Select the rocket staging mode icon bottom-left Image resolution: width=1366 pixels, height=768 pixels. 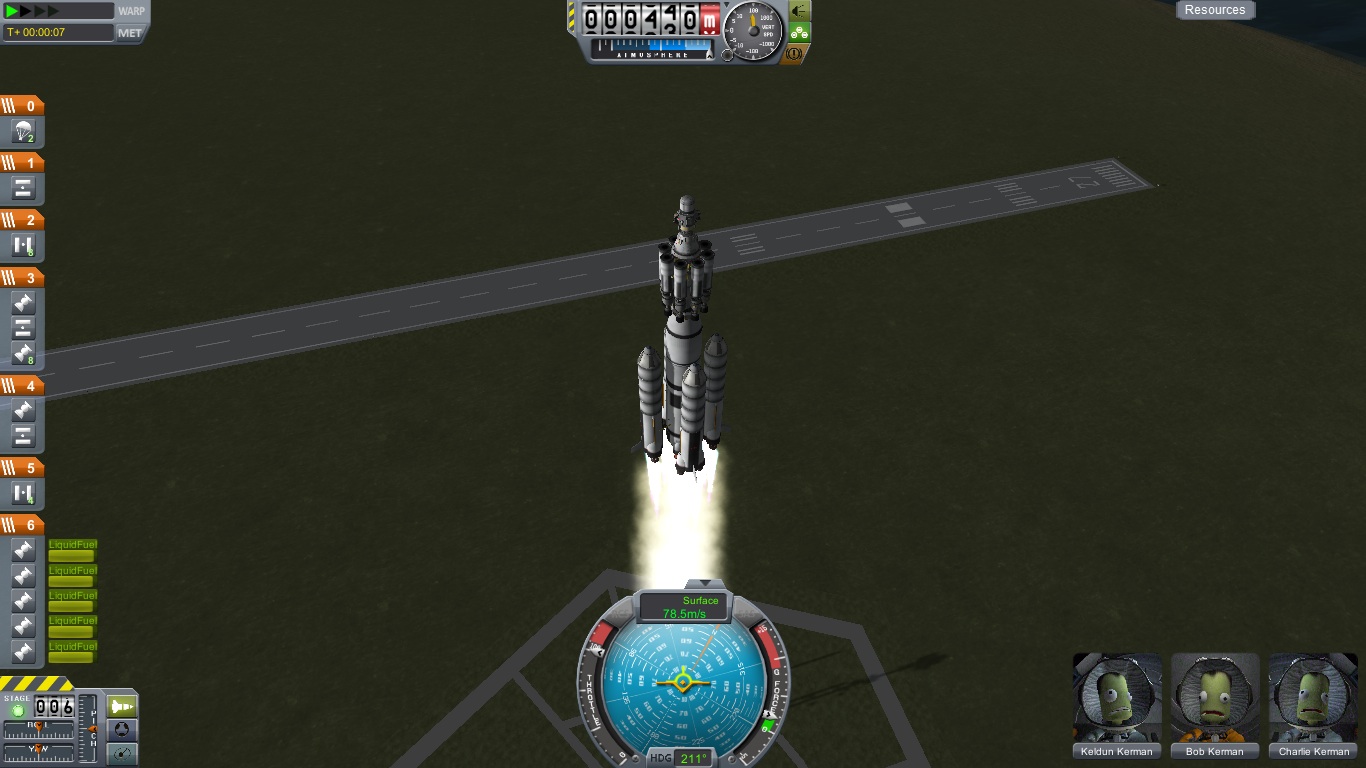tap(122, 705)
